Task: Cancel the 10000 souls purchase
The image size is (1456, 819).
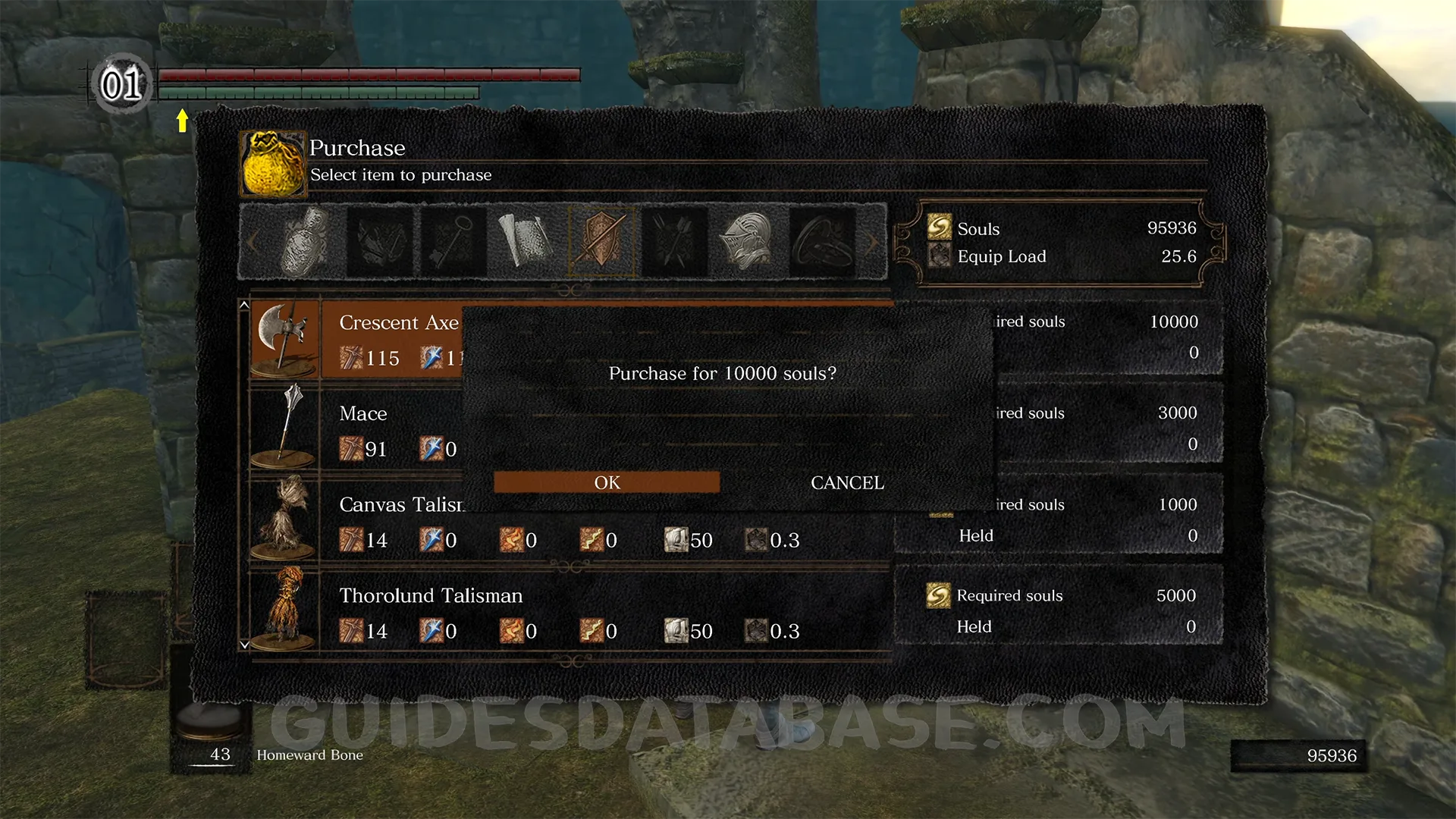Action: click(x=847, y=482)
